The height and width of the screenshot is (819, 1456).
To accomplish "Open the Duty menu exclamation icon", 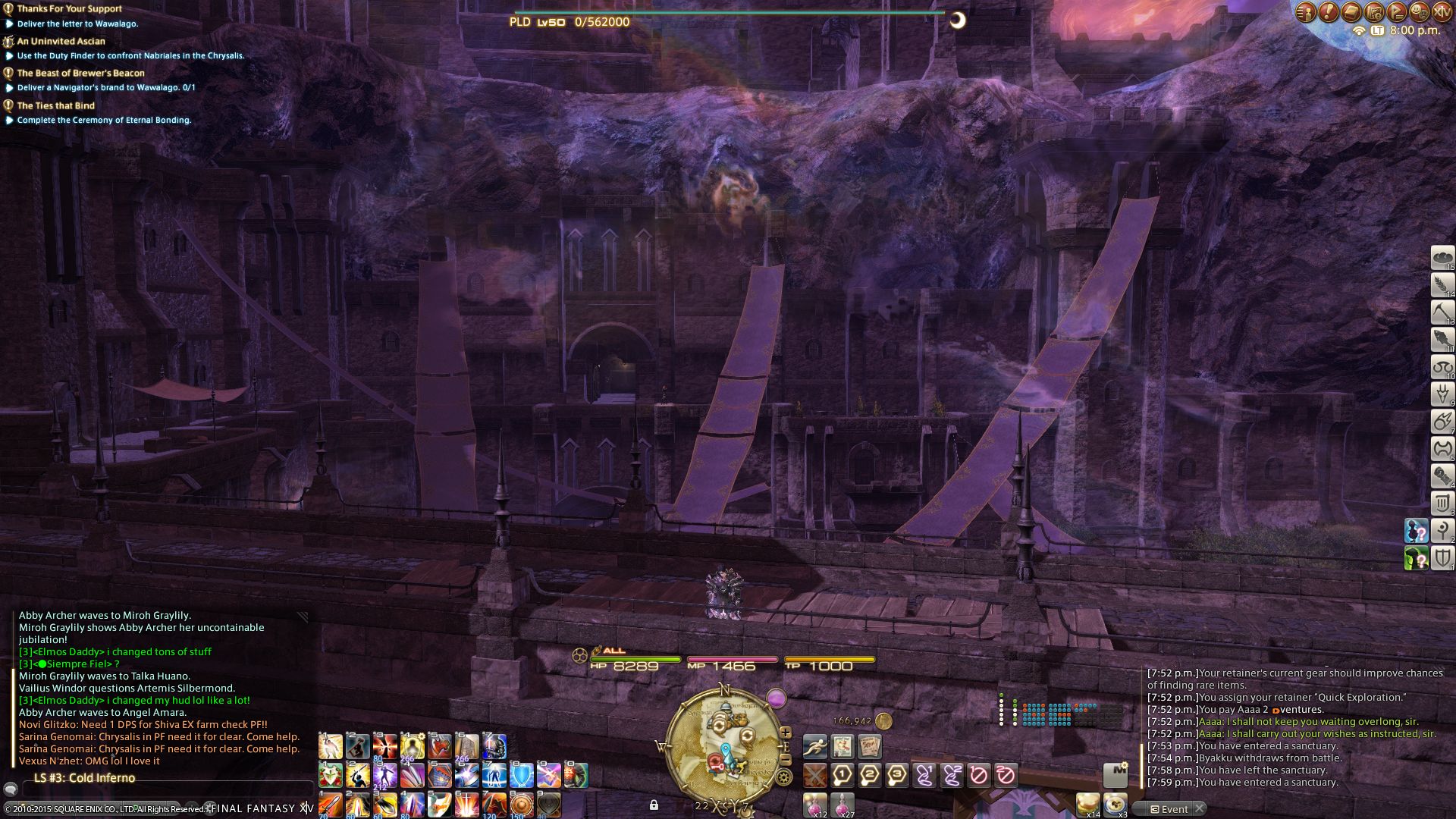I will pos(1328,11).
